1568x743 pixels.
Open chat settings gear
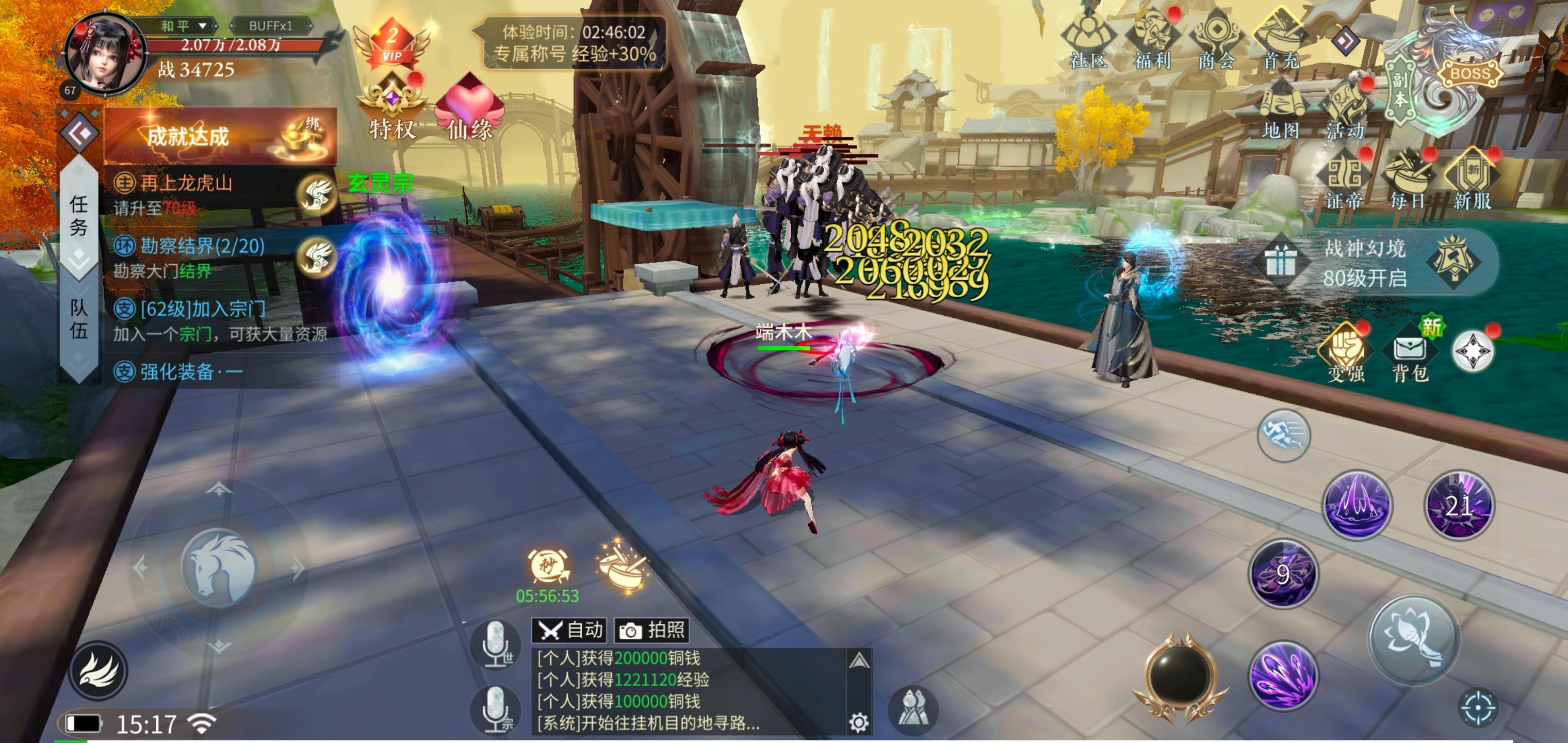tap(859, 722)
